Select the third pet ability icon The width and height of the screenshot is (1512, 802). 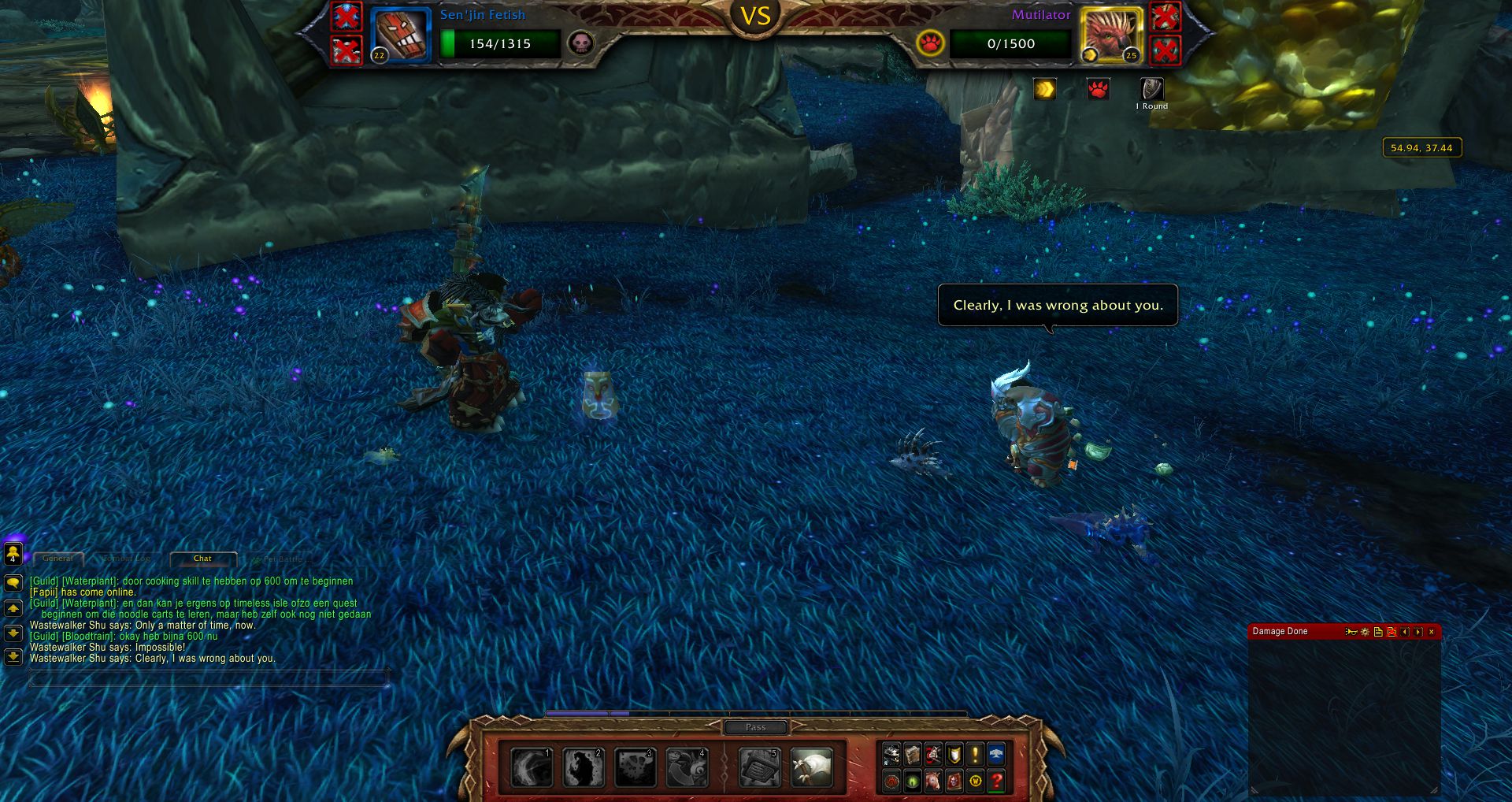click(x=636, y=767)
